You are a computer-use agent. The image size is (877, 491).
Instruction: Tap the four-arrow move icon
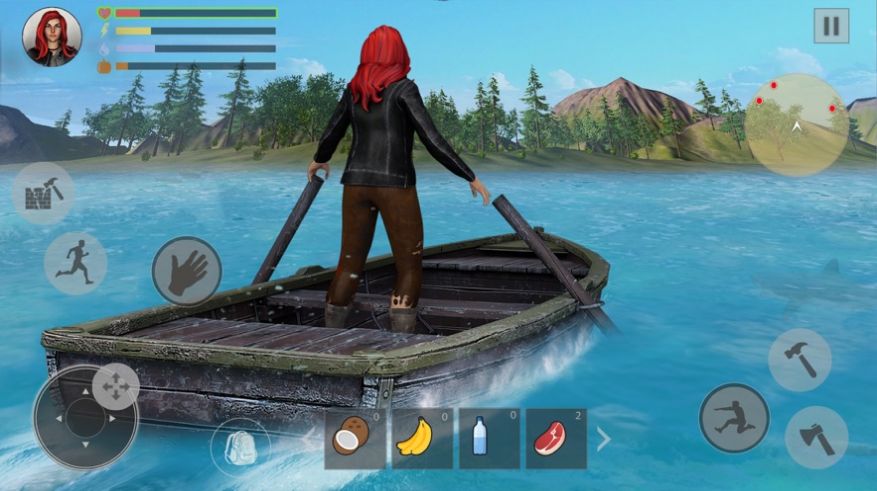(115, 386)
